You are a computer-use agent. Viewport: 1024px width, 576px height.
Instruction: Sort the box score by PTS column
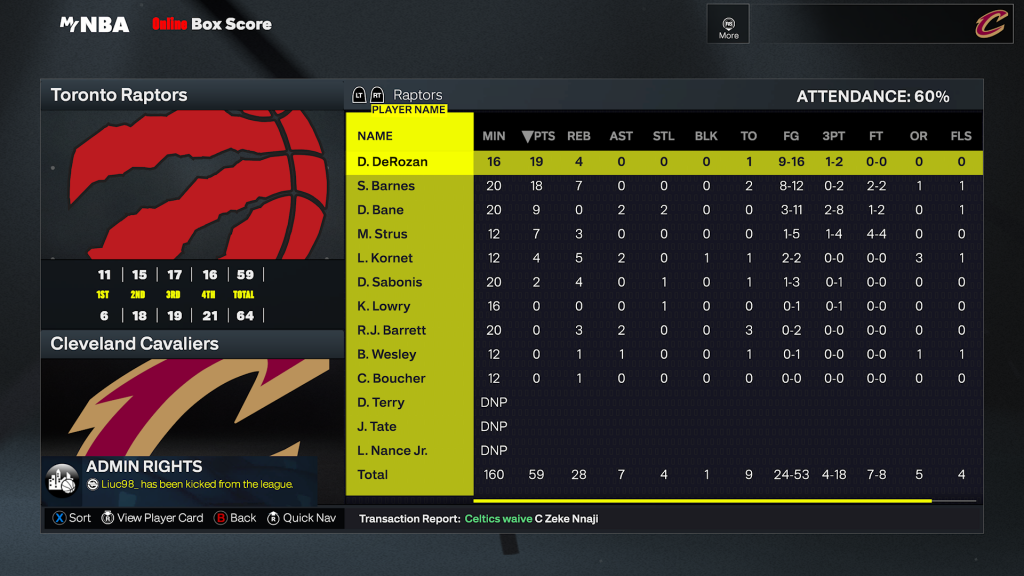tap(538, 136)
